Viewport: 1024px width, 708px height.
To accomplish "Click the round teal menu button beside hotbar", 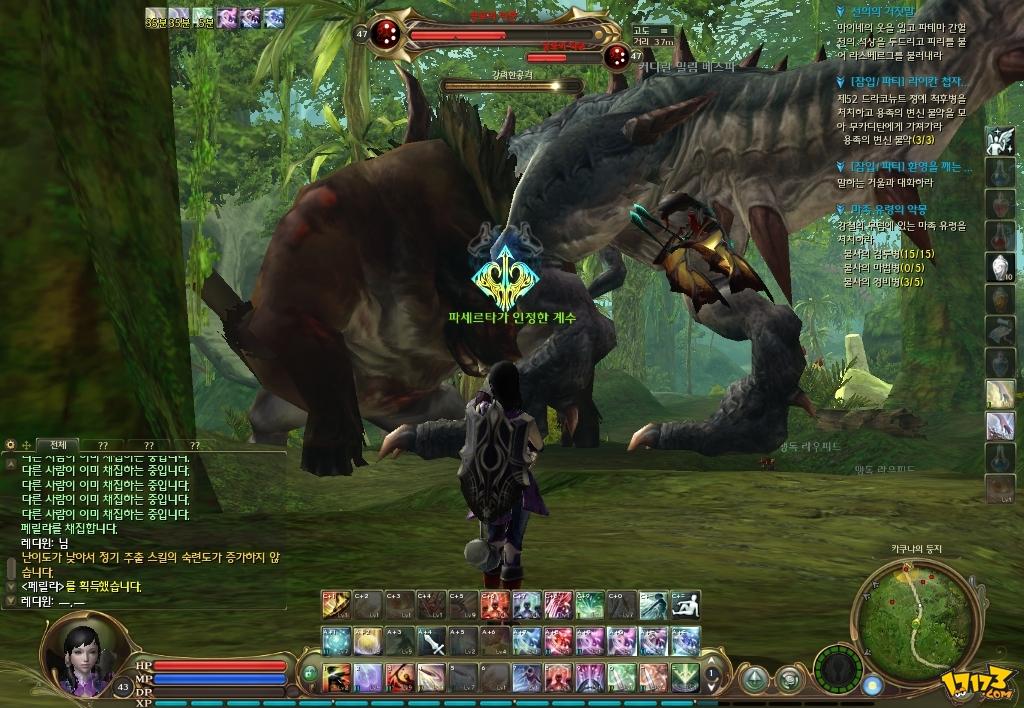I will [754, 678].
